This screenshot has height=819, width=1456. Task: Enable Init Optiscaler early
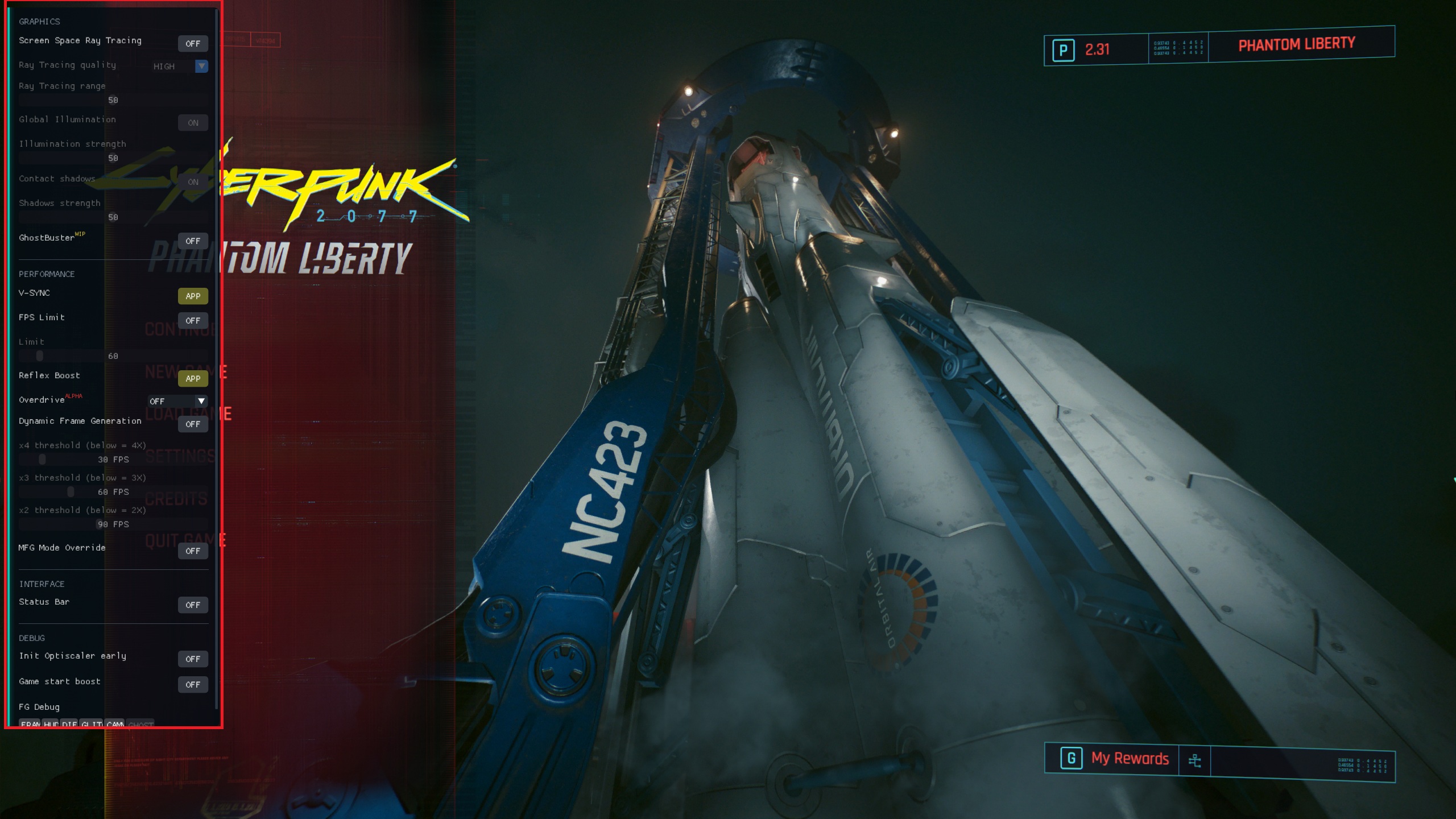193,659
